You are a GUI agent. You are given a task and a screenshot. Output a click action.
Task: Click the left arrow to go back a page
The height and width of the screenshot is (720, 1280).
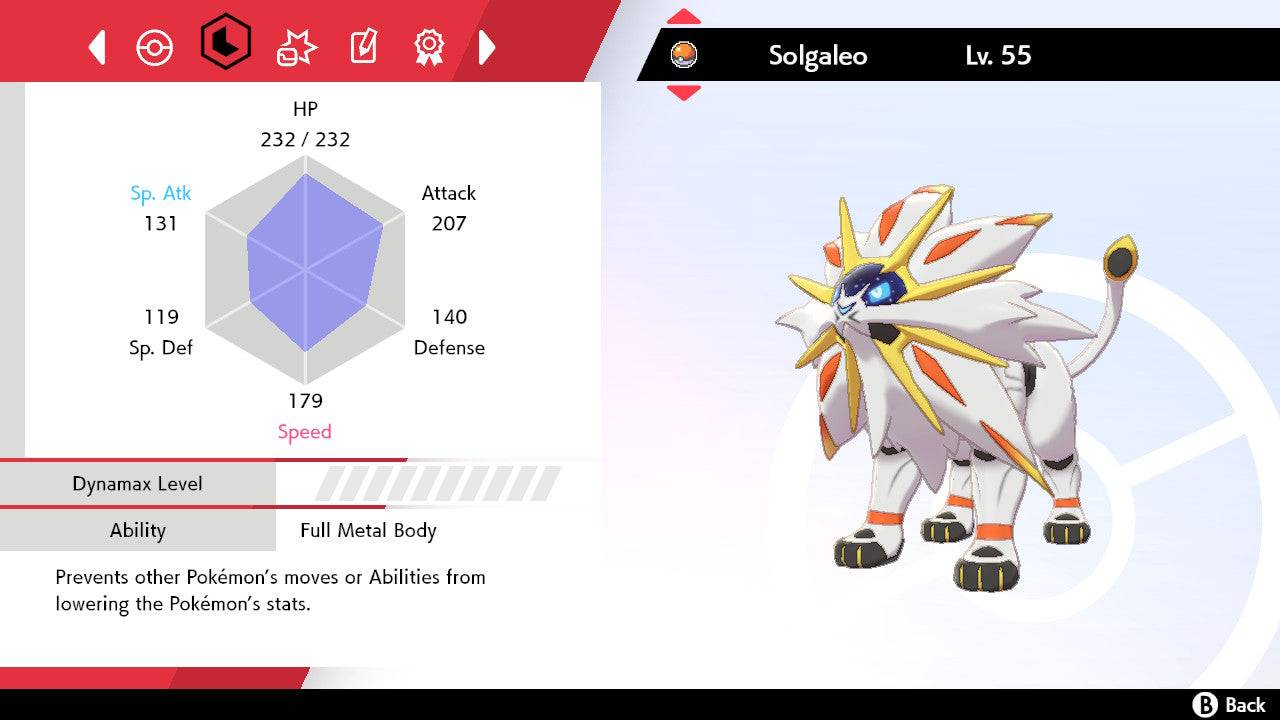[x=95, y=45]
